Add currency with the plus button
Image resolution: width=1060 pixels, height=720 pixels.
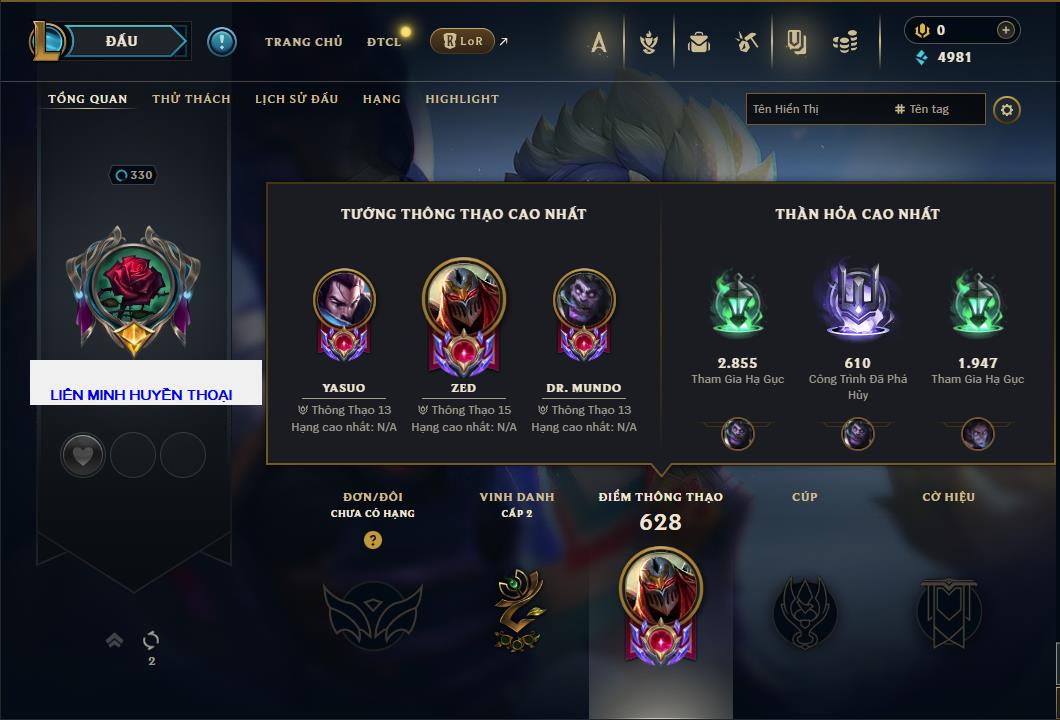pyautogui.click(x=1005, y=30)
